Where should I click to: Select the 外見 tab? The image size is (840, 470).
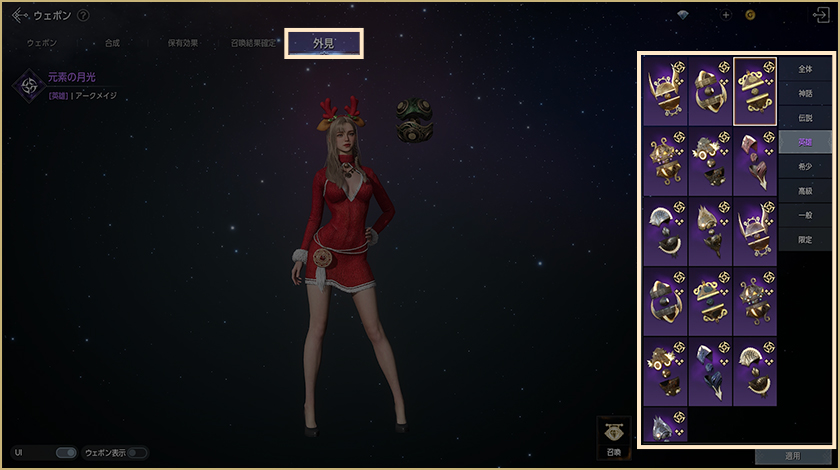pyautogui.click(x=324, y=44)
